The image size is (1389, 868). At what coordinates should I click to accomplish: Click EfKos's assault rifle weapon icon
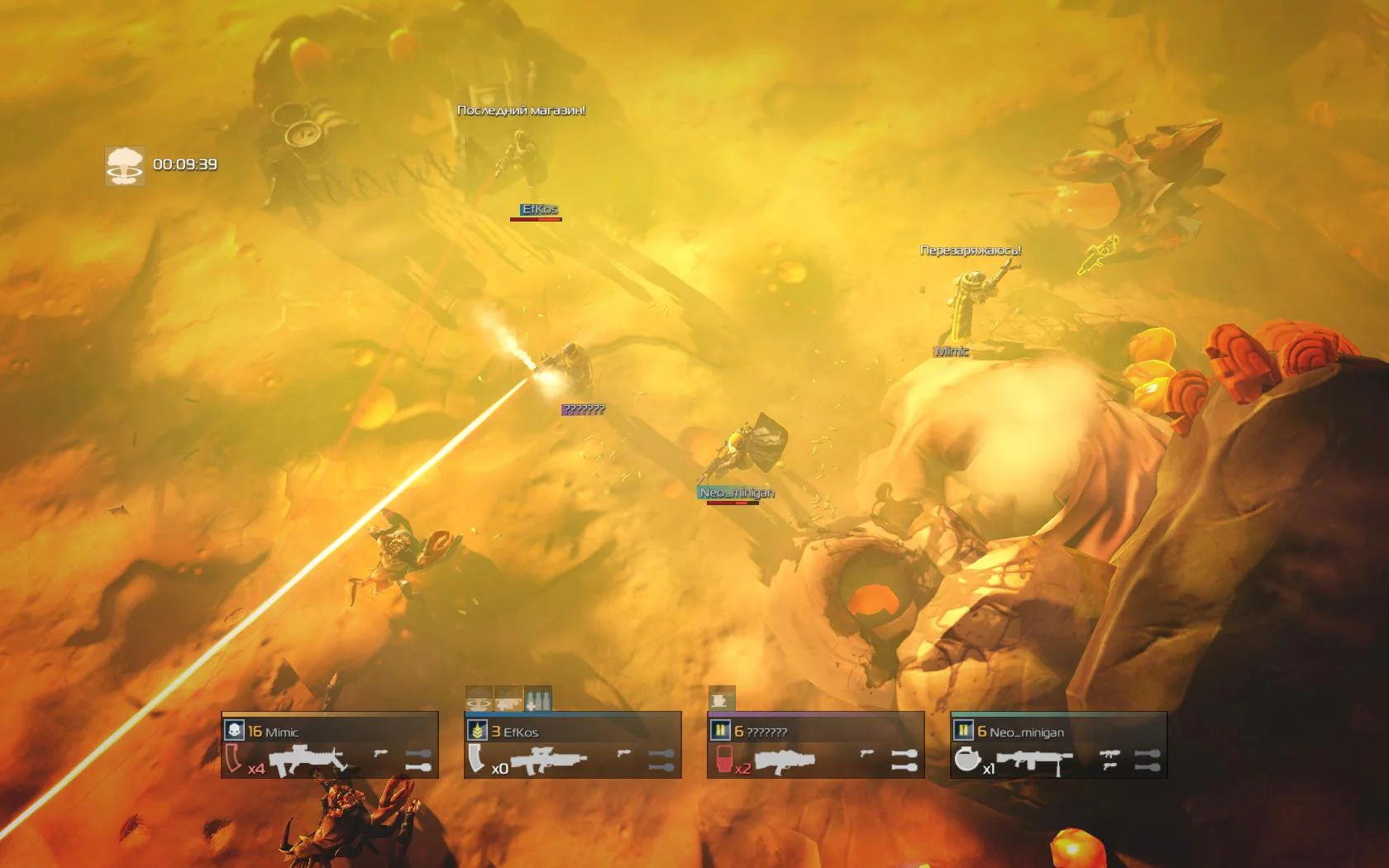(549, 761)
